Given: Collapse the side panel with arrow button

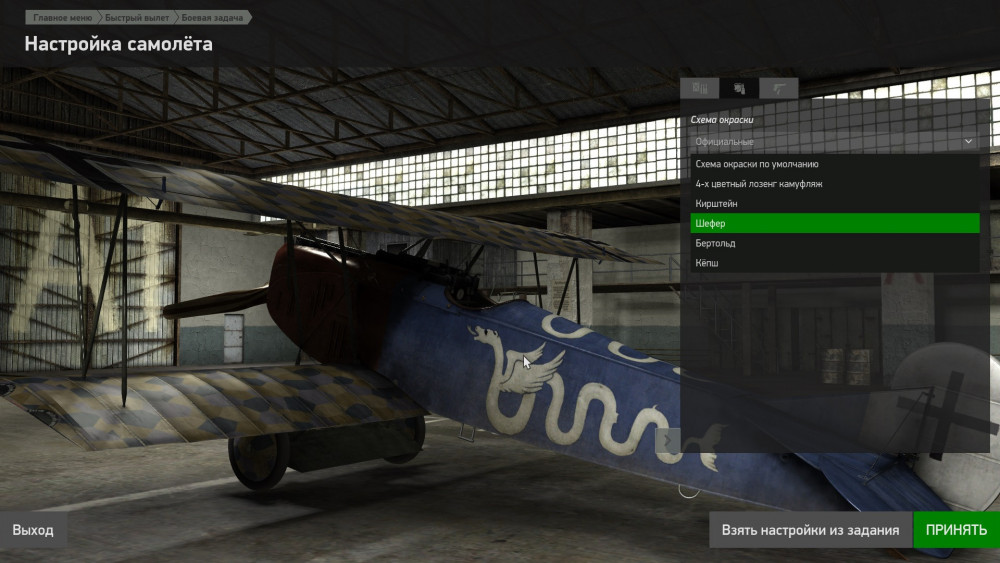Looking at the screenshot, I should [668, 440].
